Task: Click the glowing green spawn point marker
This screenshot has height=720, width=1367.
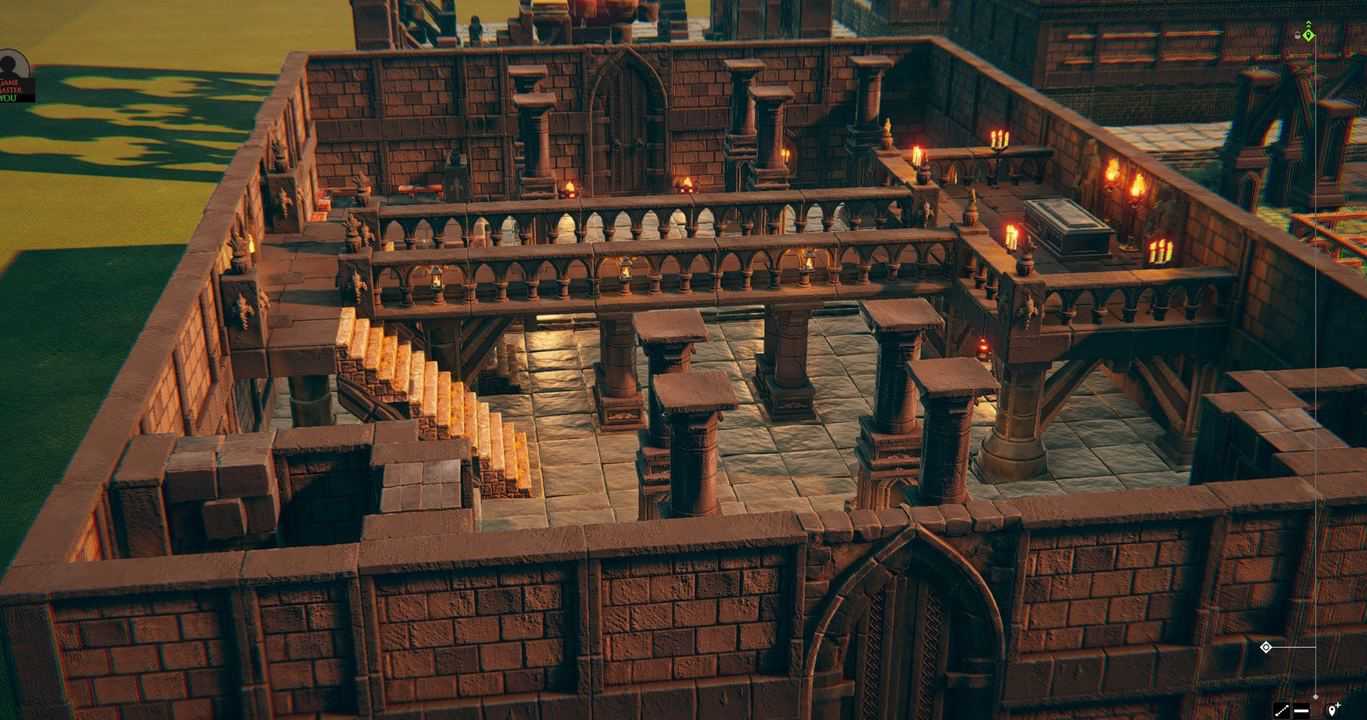Action: click(1309, 35)
